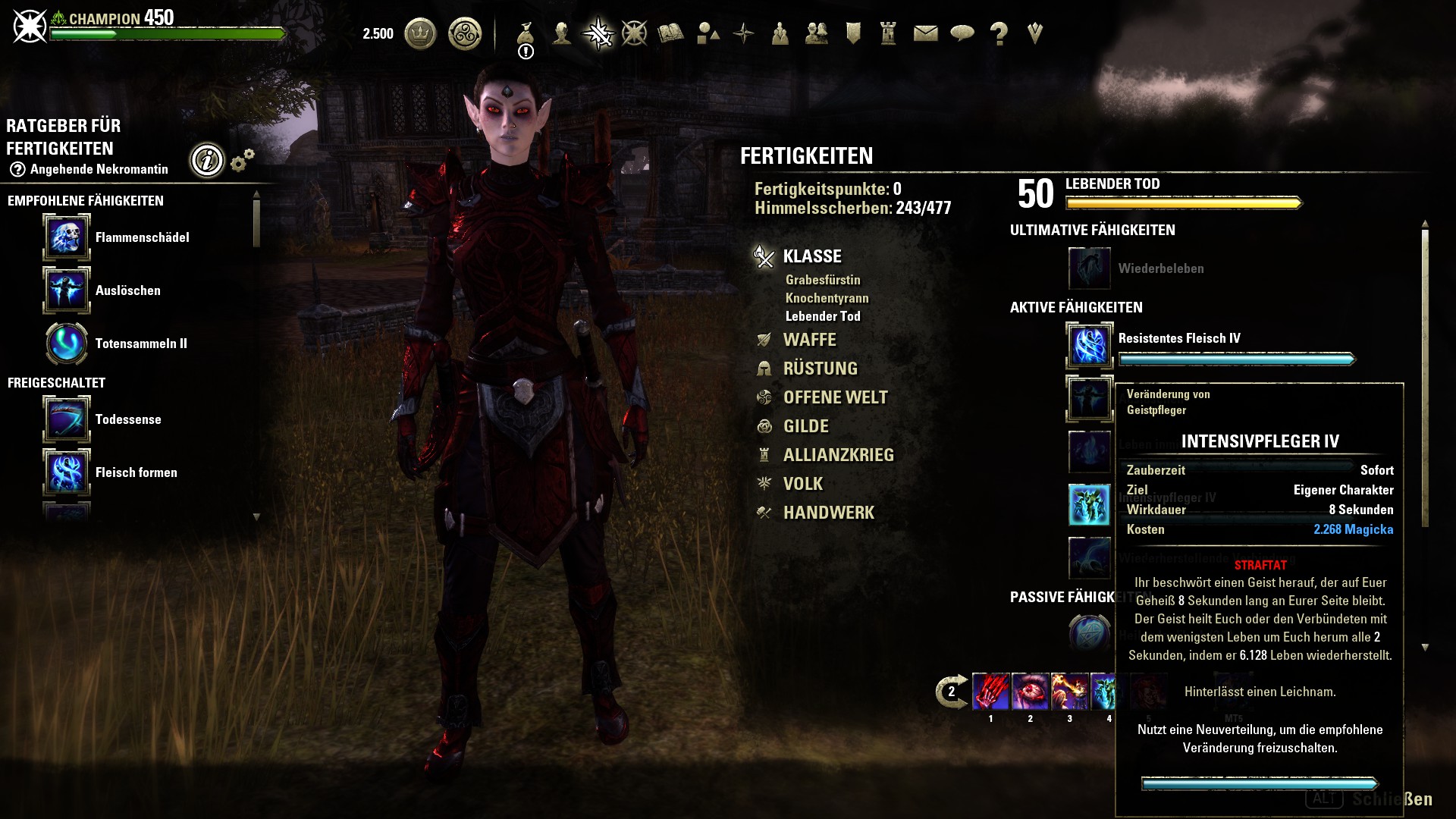1456x819 pixels.
Task: Open the inventory bag icon
Action: (526, 33)
